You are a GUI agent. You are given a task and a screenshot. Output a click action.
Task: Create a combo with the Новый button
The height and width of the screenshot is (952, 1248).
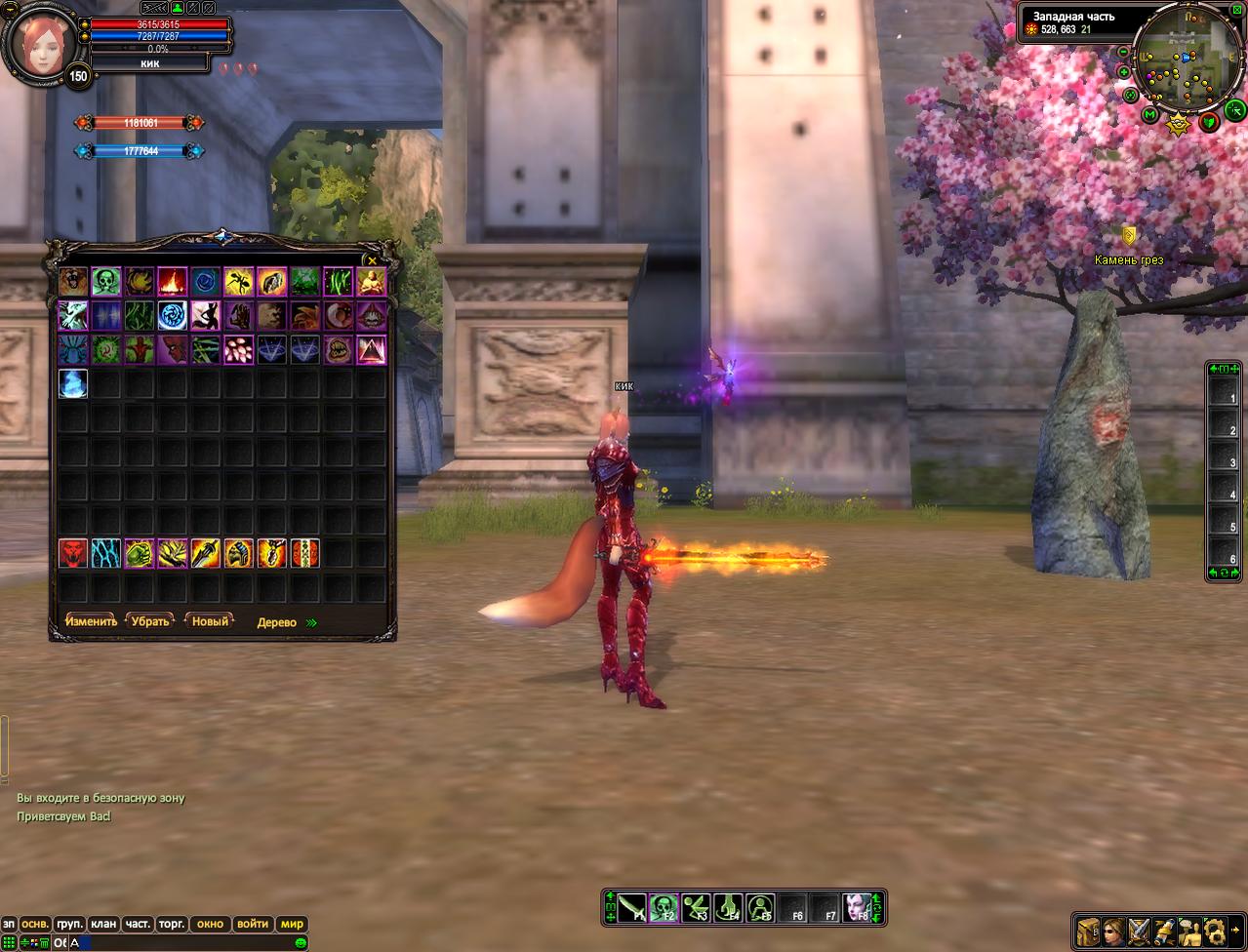tap(210, 621)
